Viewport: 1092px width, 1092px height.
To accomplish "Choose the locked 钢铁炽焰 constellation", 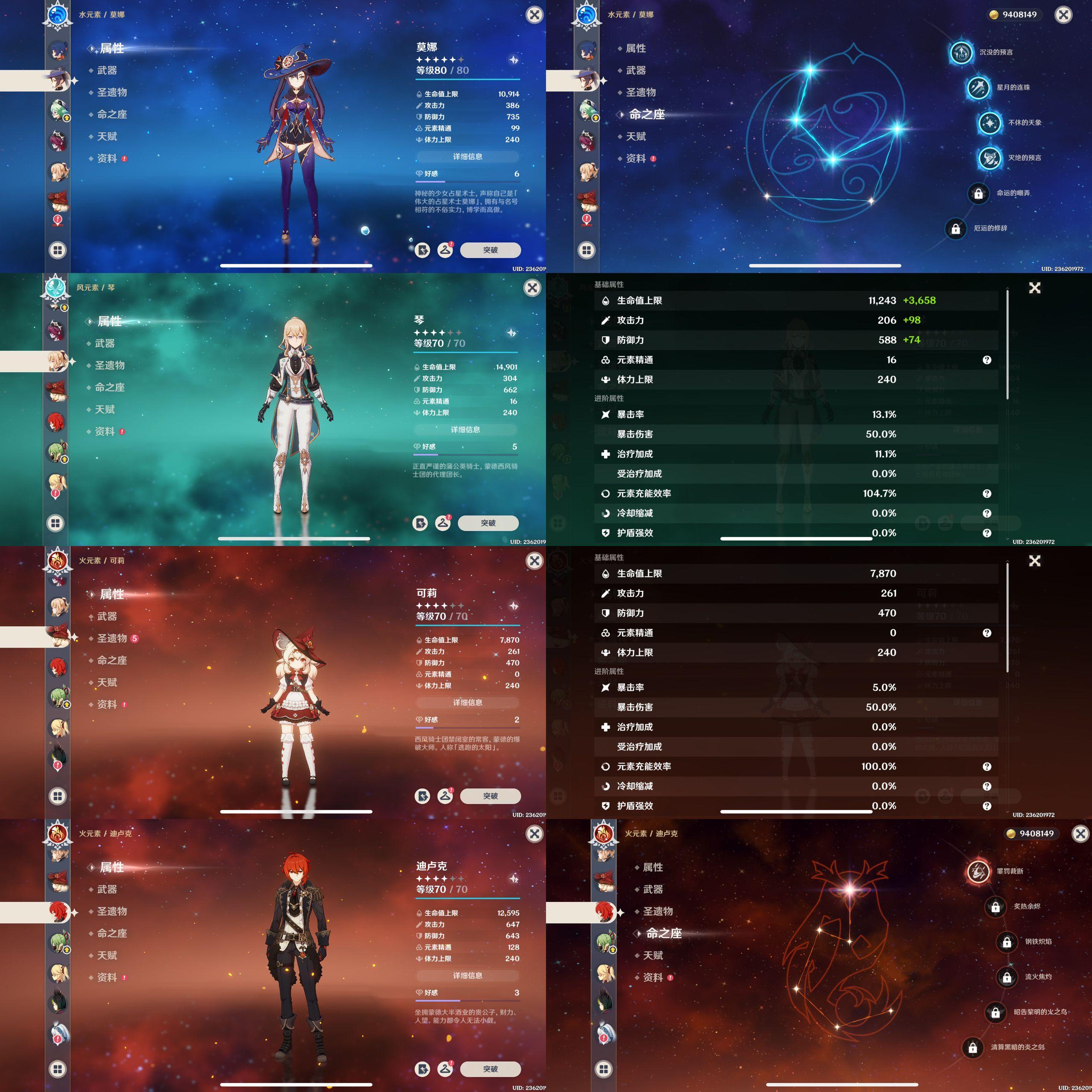I will coord(1007,942).
